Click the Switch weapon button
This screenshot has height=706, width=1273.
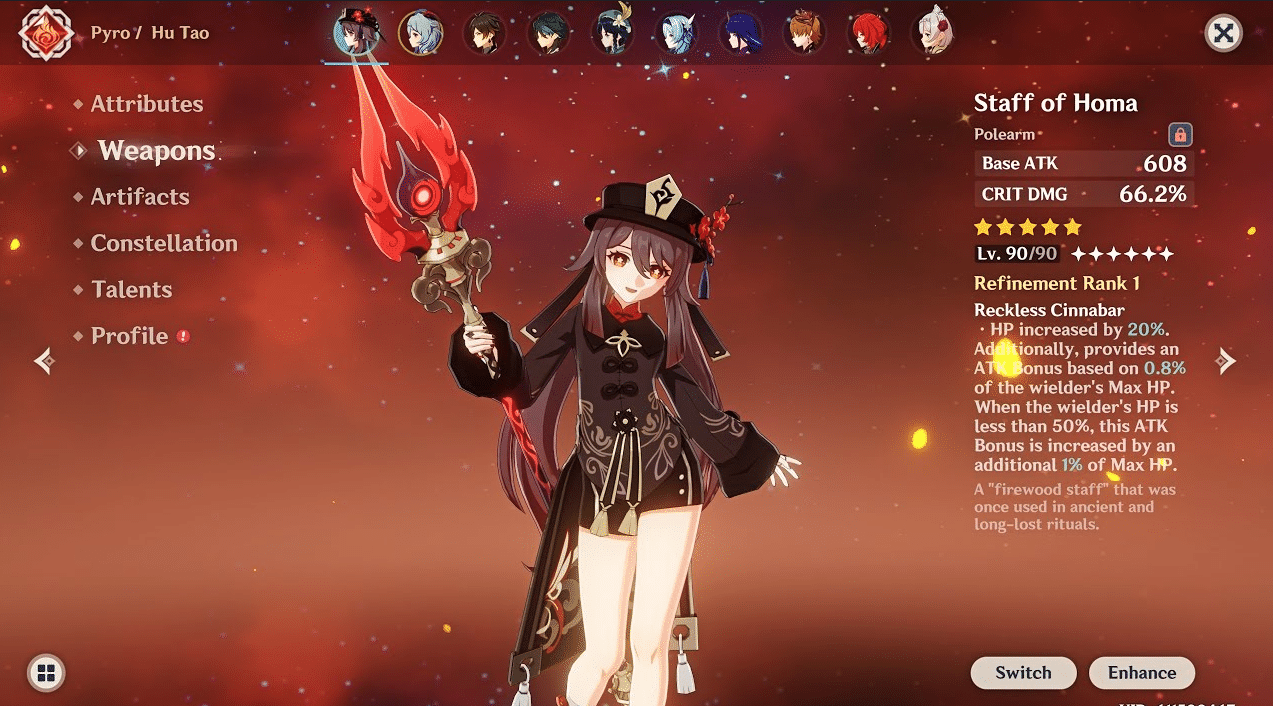(1023, 673)
